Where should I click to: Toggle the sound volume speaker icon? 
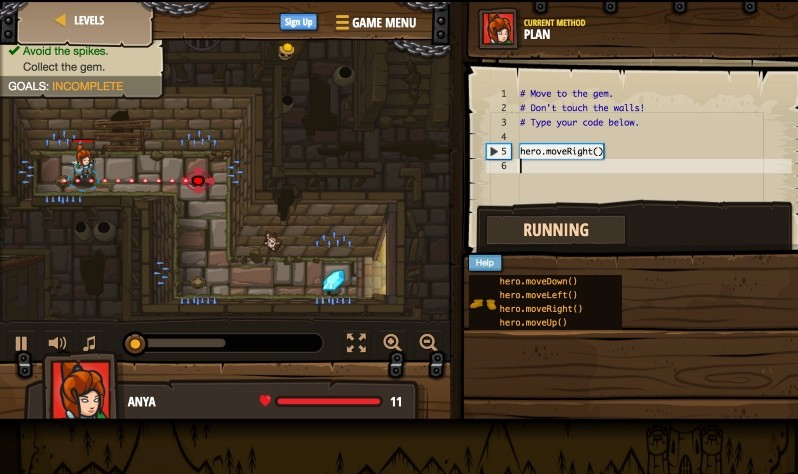coord(57,343)
